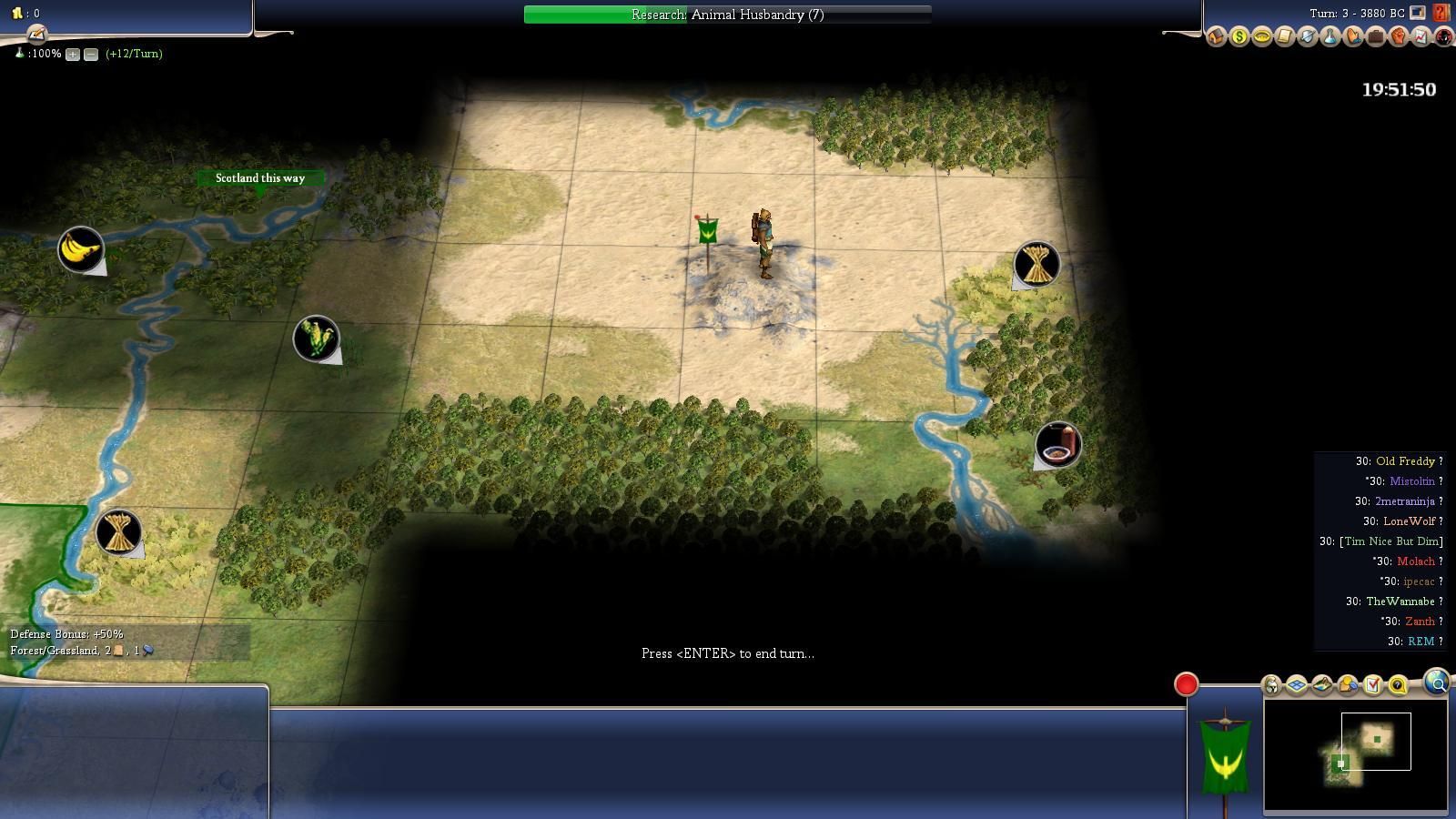Increase research rate with plus button
Viewport: 1456px width, 819px height.
[73, 55]
